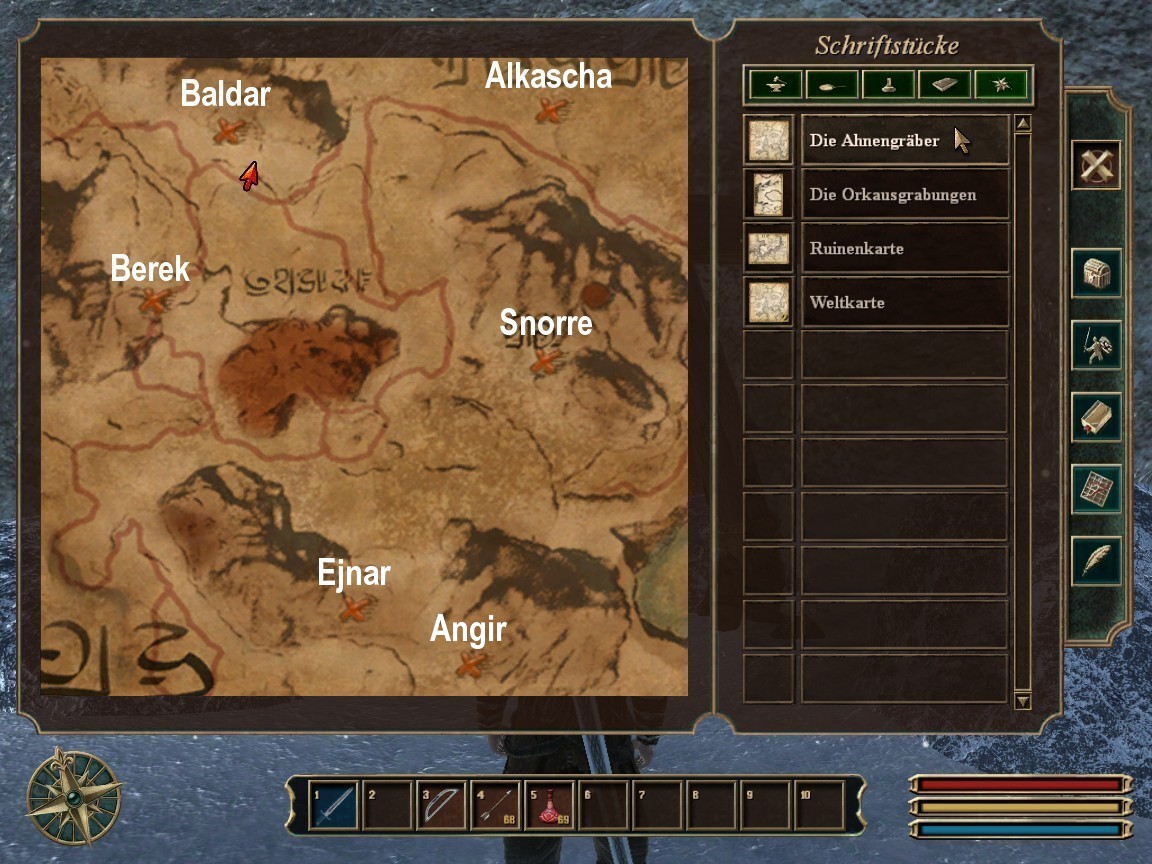This screenshot has height=864, width=1152.
Task: Close the Schriftstücke window with the X button
Action: (1096, 165)
